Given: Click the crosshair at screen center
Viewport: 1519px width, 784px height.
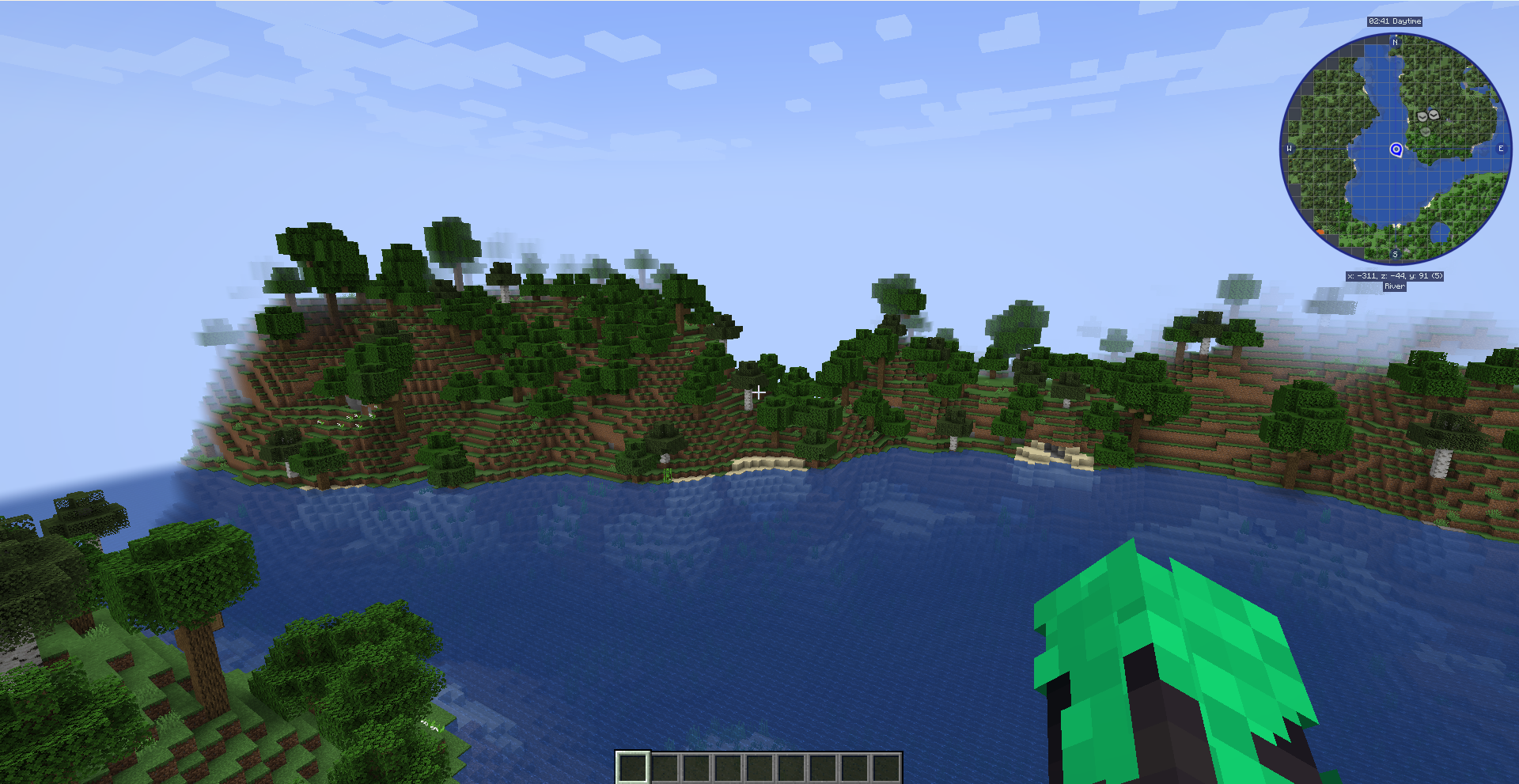Looking at the screenshot, I should (759, 392).
